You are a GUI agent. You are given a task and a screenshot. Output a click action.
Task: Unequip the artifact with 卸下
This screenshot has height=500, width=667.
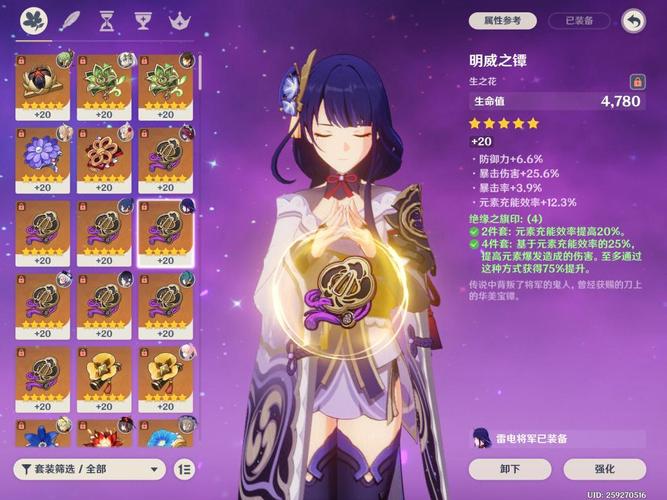click(x=509, y=468)
